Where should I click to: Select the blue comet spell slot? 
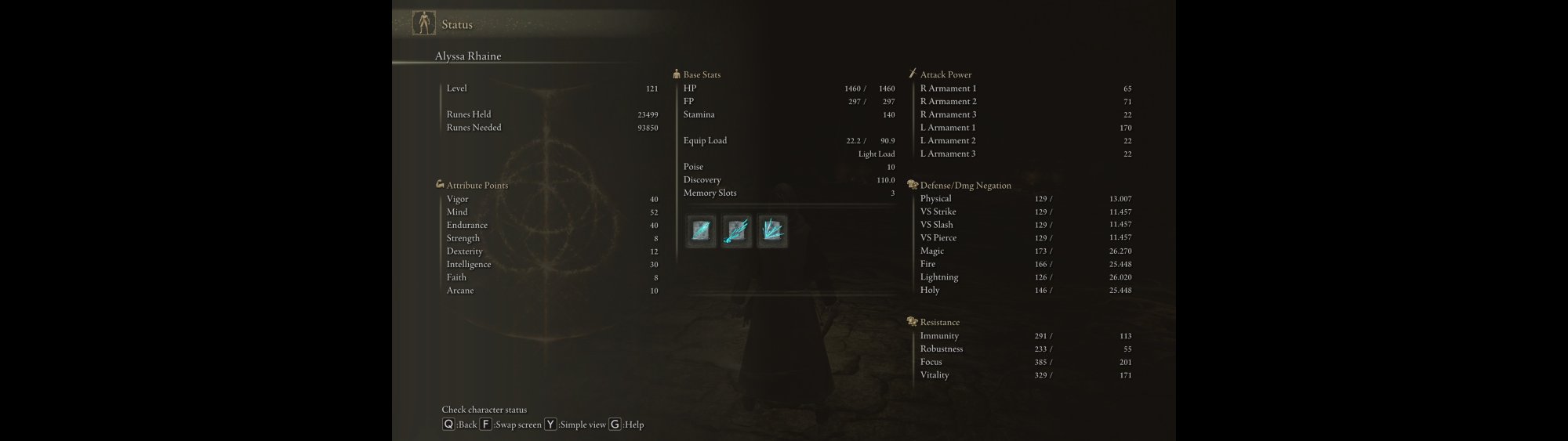click(736, 232)
